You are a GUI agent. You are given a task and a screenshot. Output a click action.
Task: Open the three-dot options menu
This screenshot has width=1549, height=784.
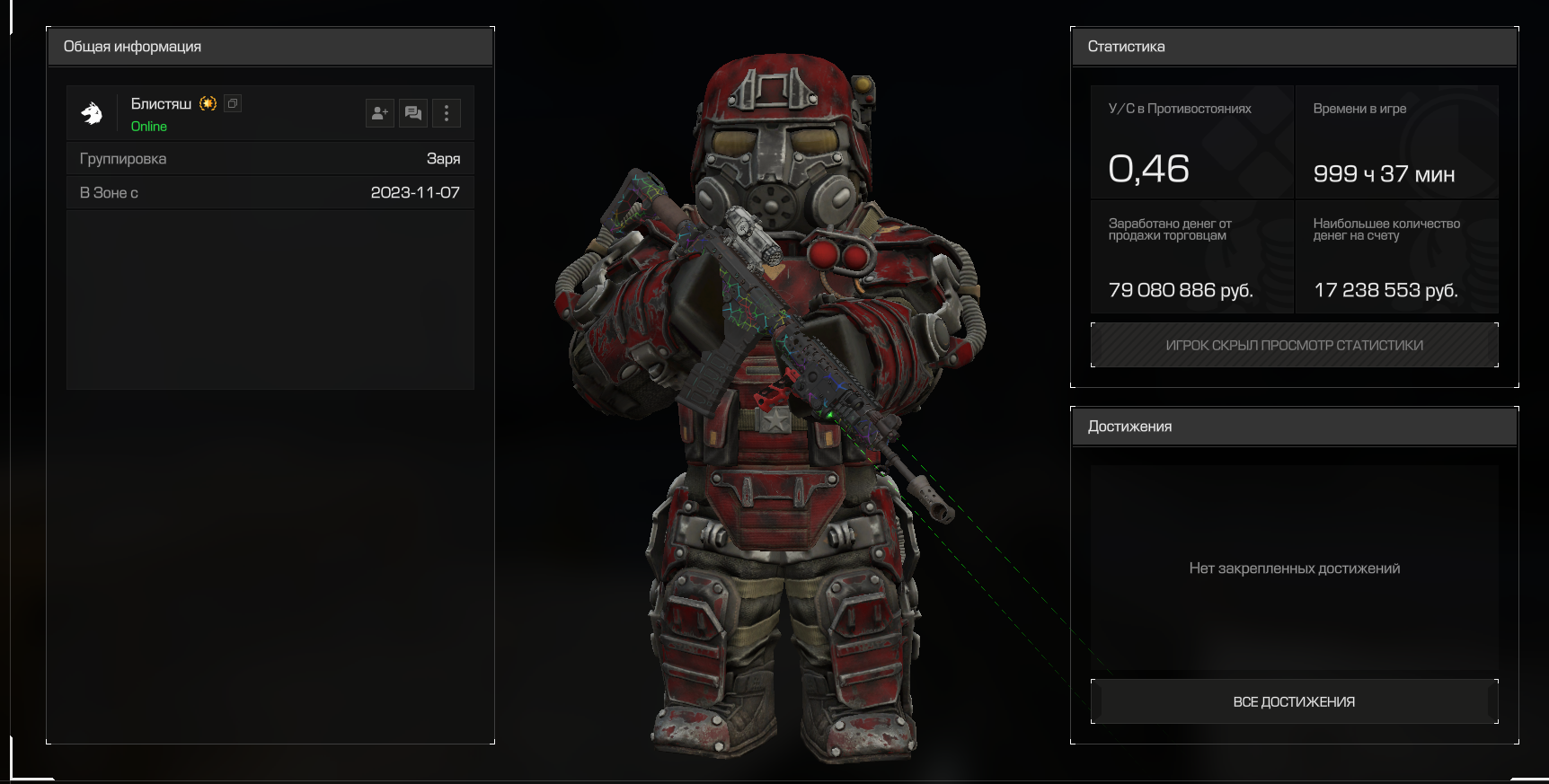(x=447, y=113)
